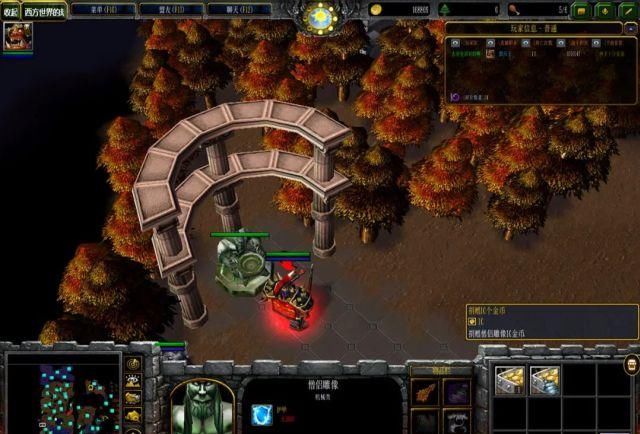Choose the gold coin chest donate command
Screen dimensions: 640x434
pyautogui.click(x=512, y=380)
